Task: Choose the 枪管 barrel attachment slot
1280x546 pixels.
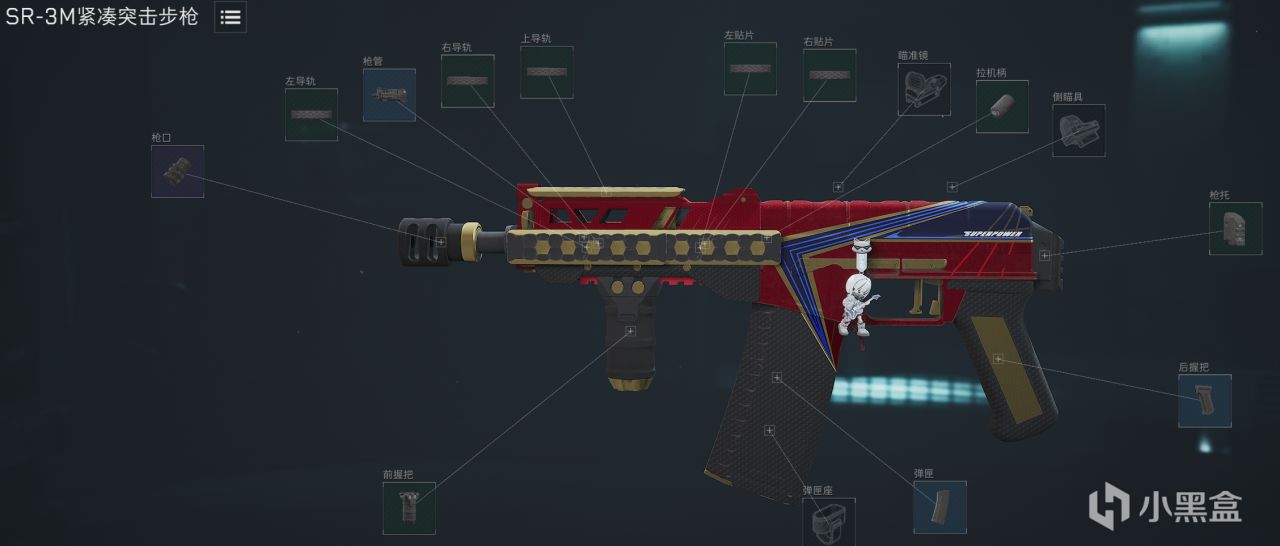Action: tap(389, 95)
